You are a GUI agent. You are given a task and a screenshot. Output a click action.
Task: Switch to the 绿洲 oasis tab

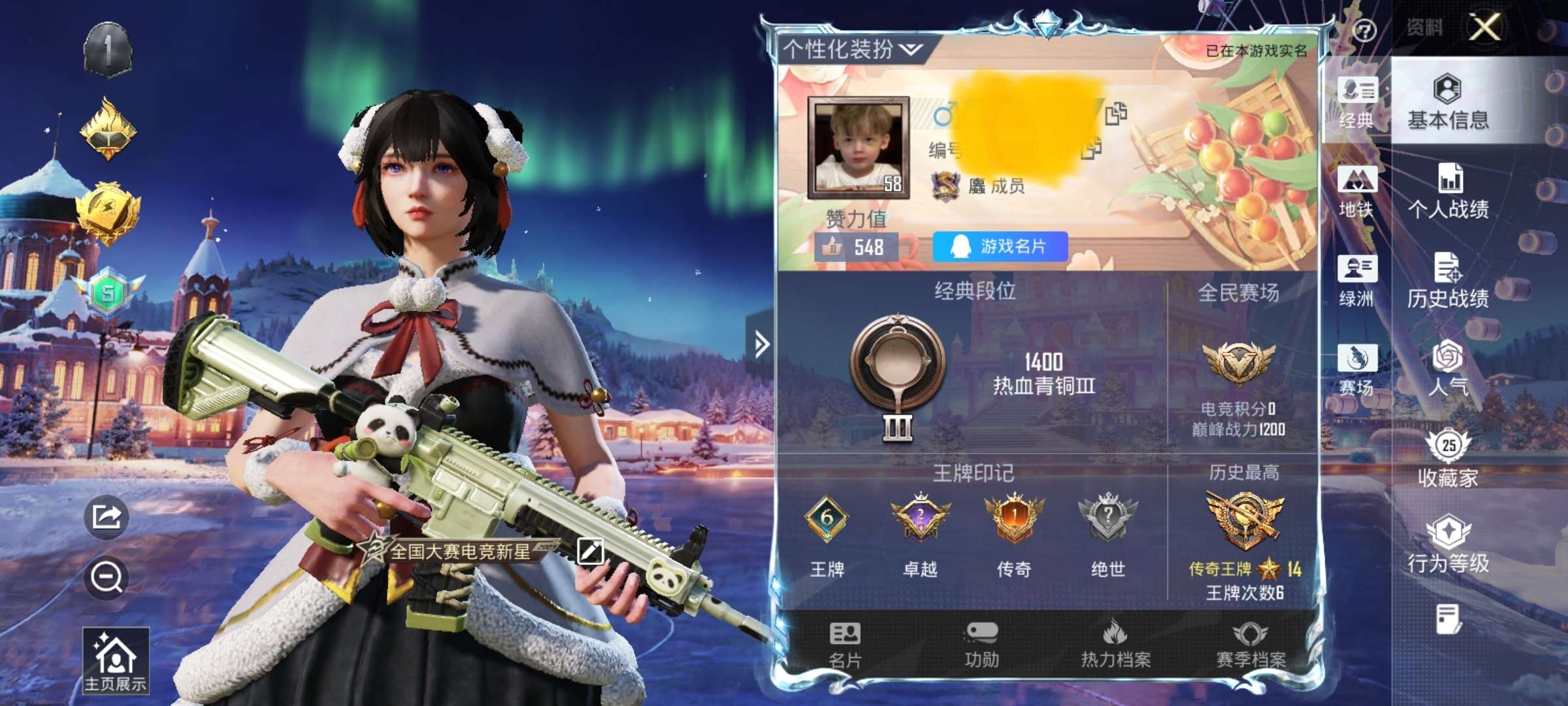pos(1357,281)
